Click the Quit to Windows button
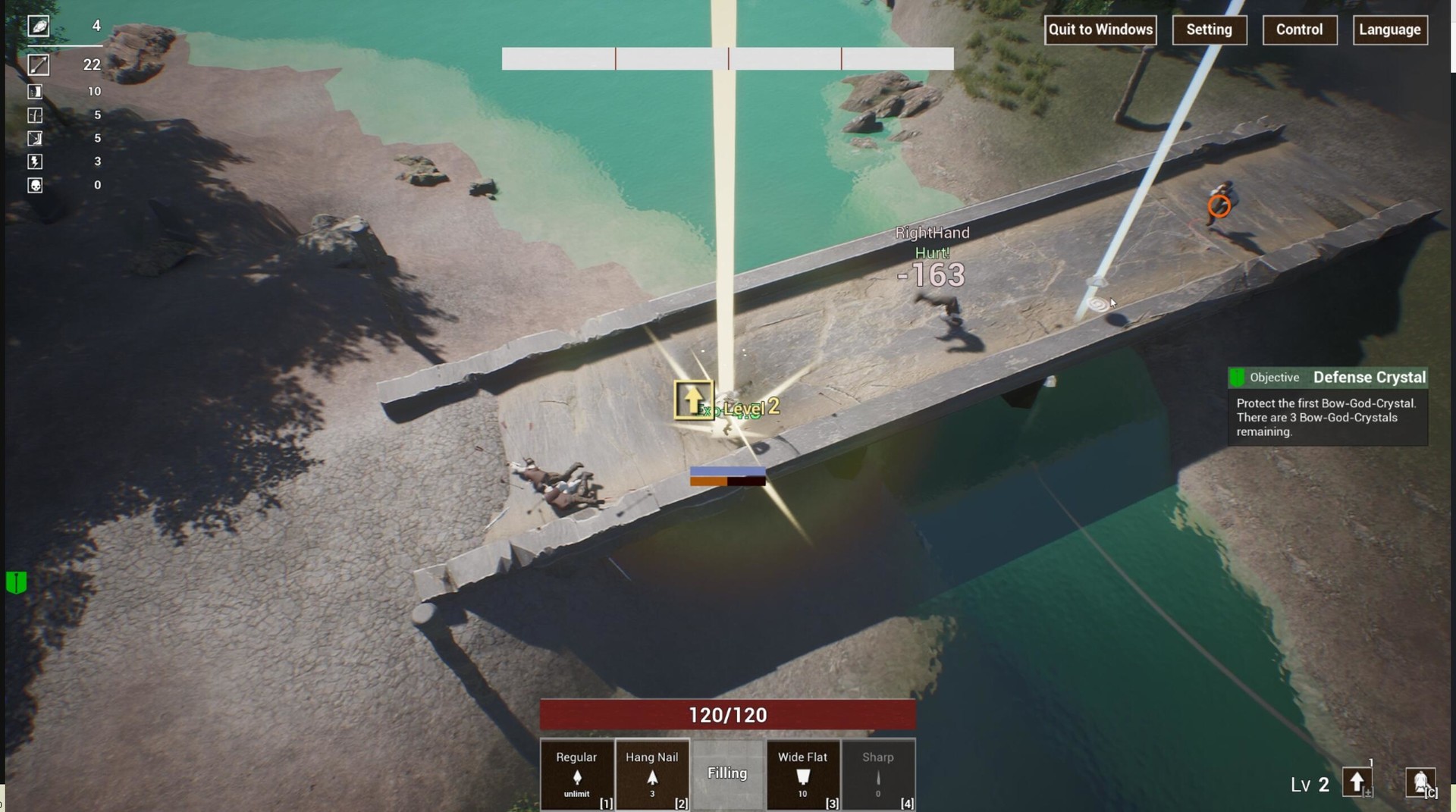Screen dimensions: 1456x812 click(1100, 30)
